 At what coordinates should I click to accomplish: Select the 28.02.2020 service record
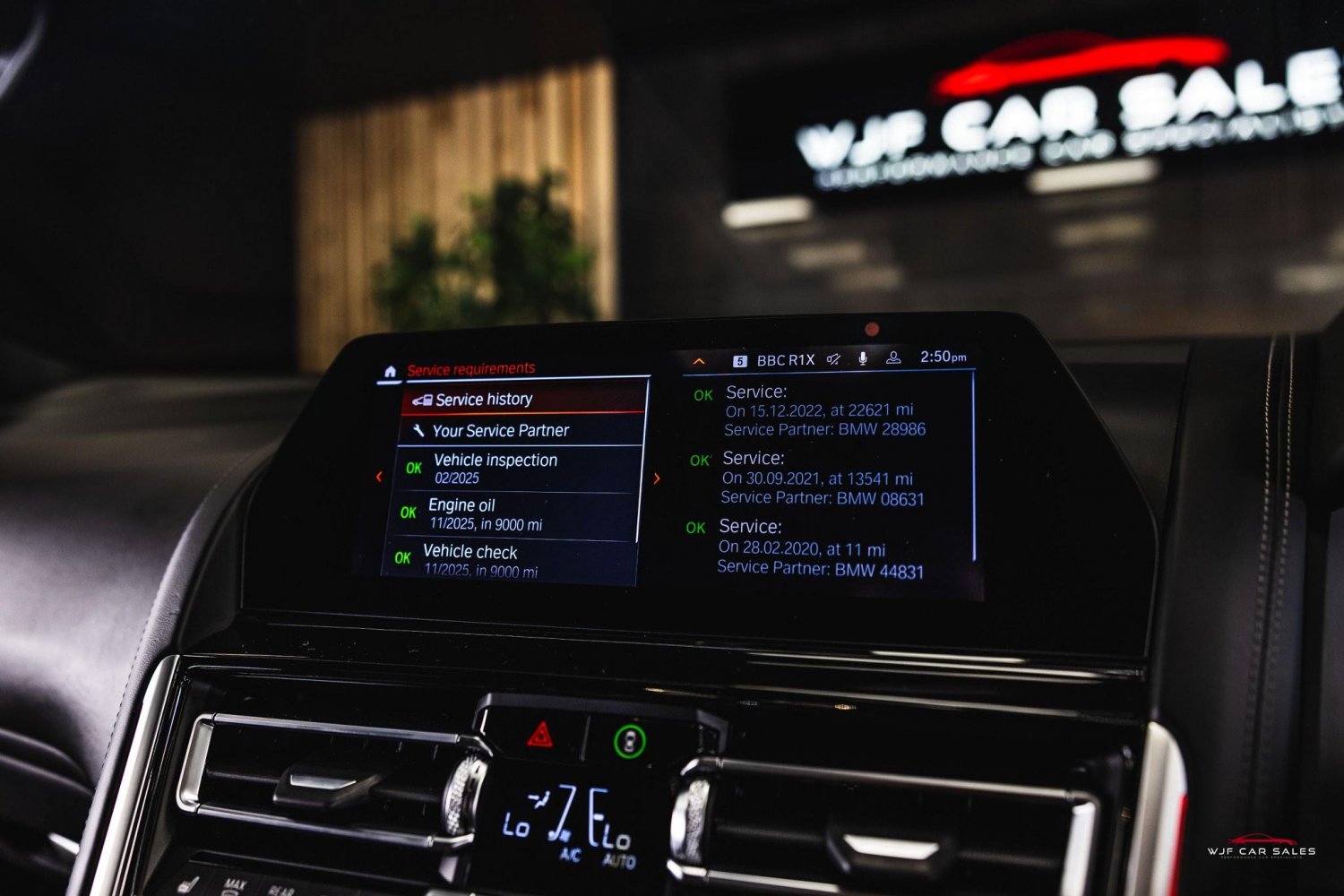point(819,547)
